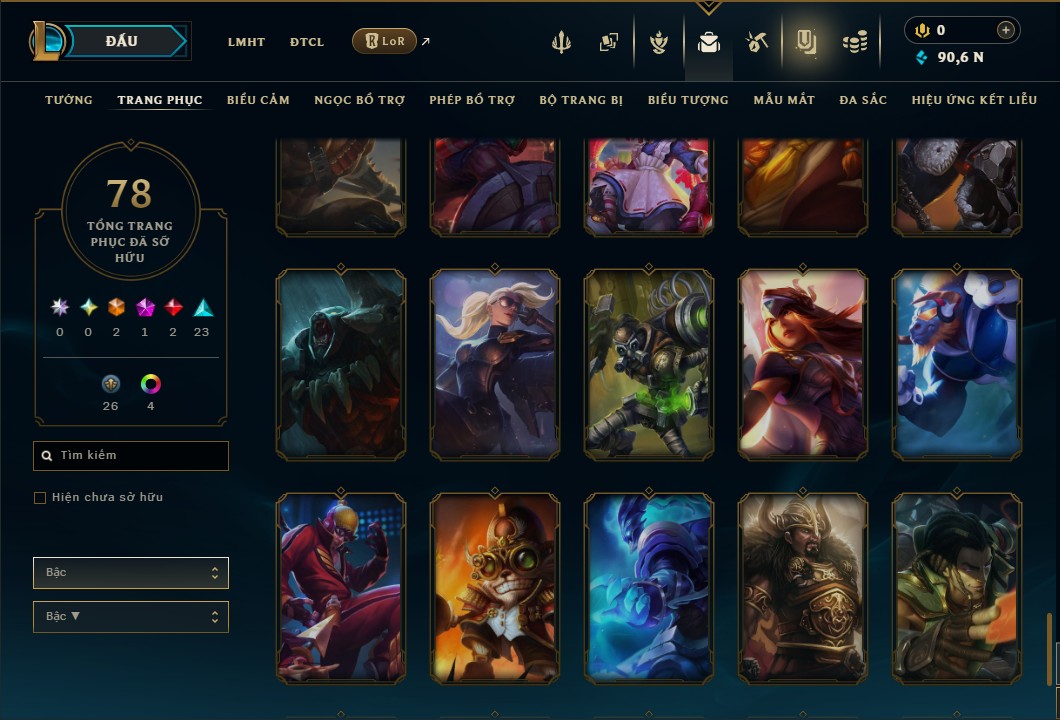Switch to the TƯỚNG tab
The width and height of the screenshot is (1060, 720).
[69, 100]
